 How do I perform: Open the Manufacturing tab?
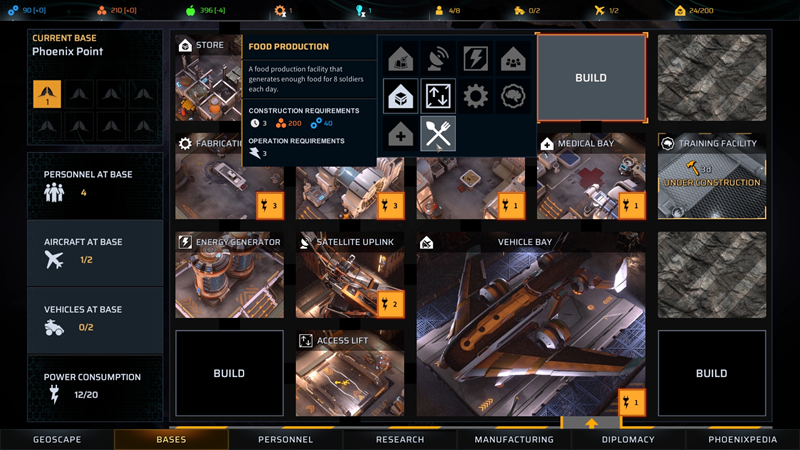pyautogui.click(x=514, y=439)
